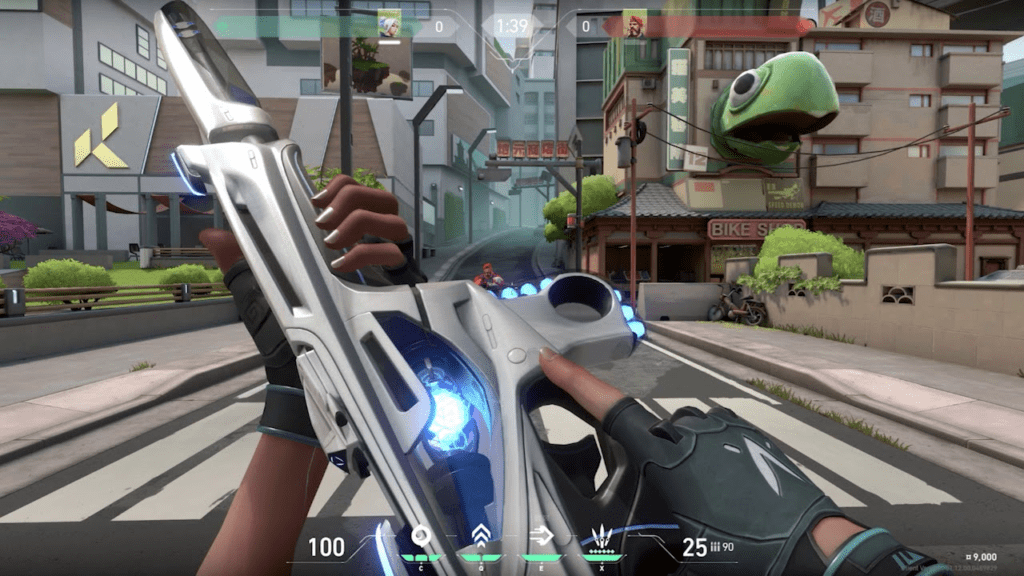
Task: Select the Blade Storm ultimate icon
Action: 602,537
